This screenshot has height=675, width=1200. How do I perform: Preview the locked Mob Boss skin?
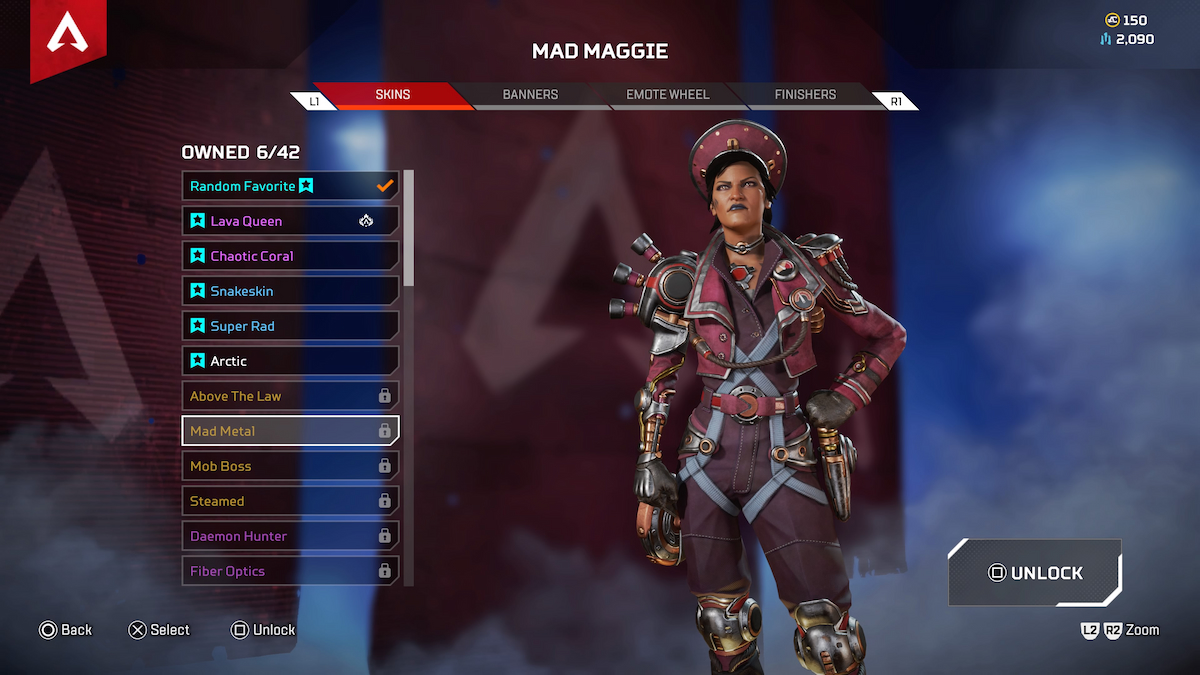pos(290,466)
